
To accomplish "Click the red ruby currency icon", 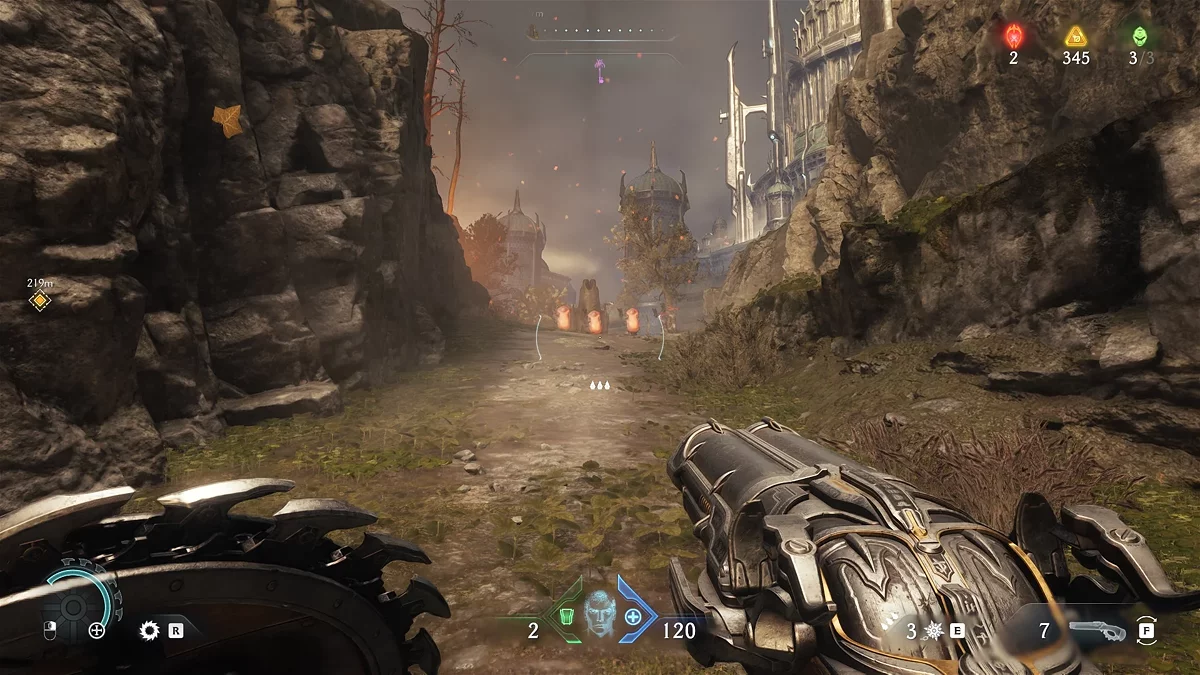I will tap(1012, 37).
